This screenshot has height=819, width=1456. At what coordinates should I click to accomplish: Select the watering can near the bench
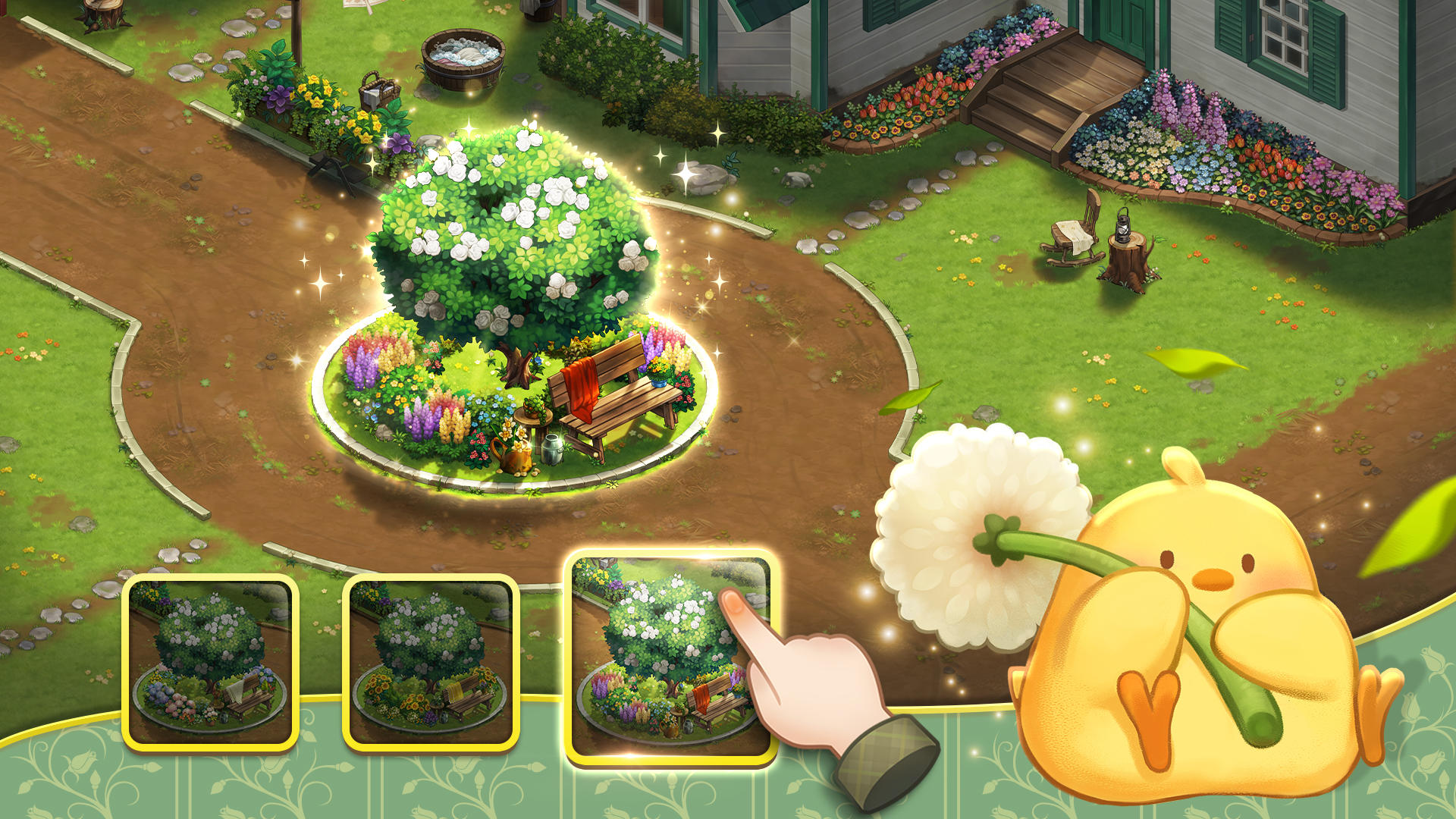tap(514, 455)
